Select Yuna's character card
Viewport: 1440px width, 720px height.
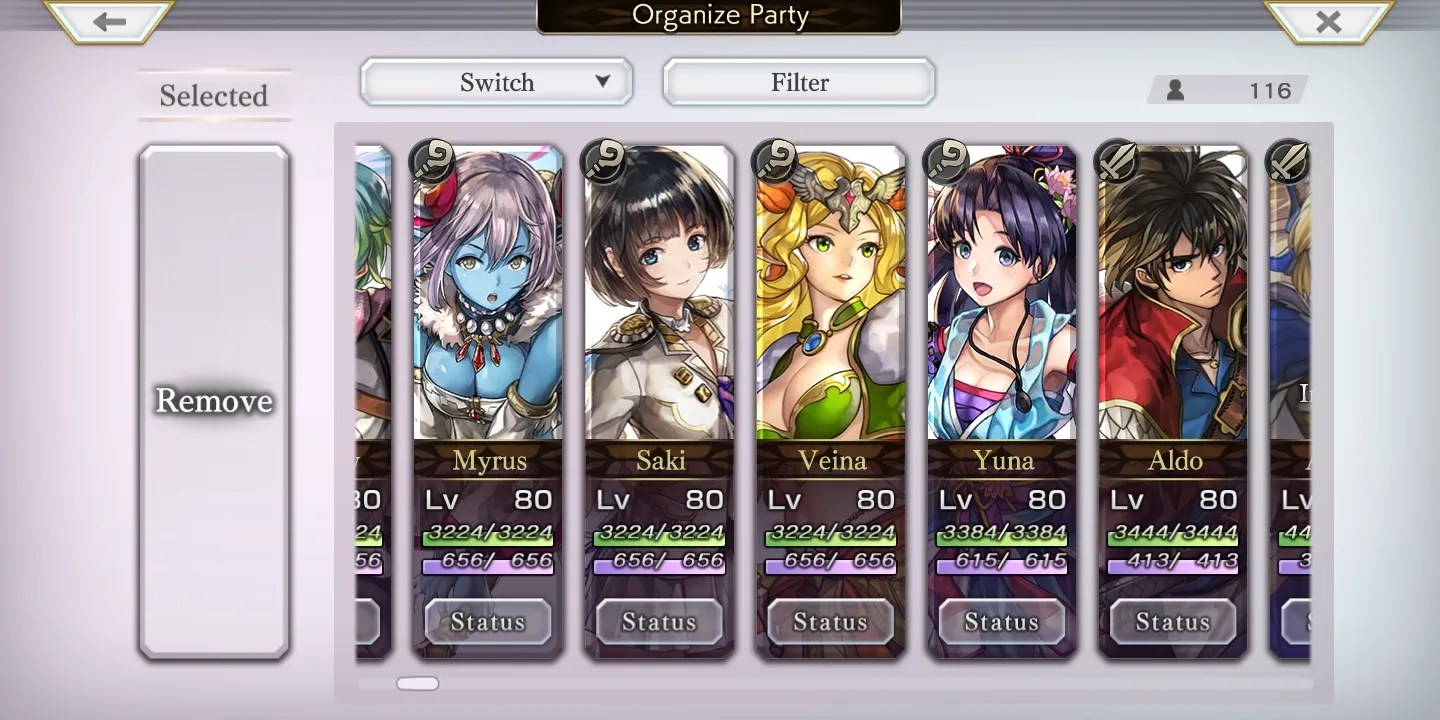[1002, 300]
